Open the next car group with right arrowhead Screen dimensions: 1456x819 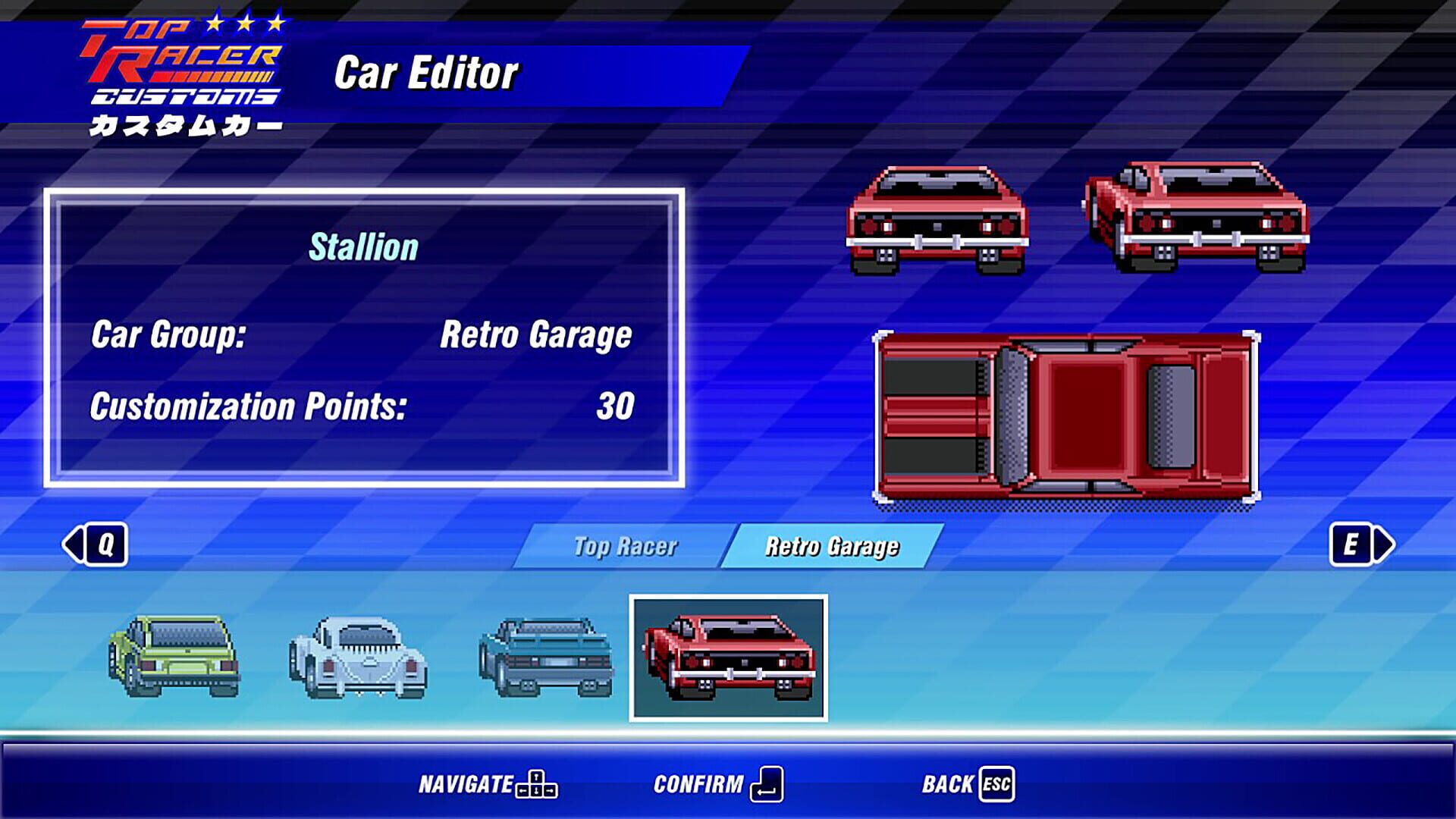click(1383, 544)
